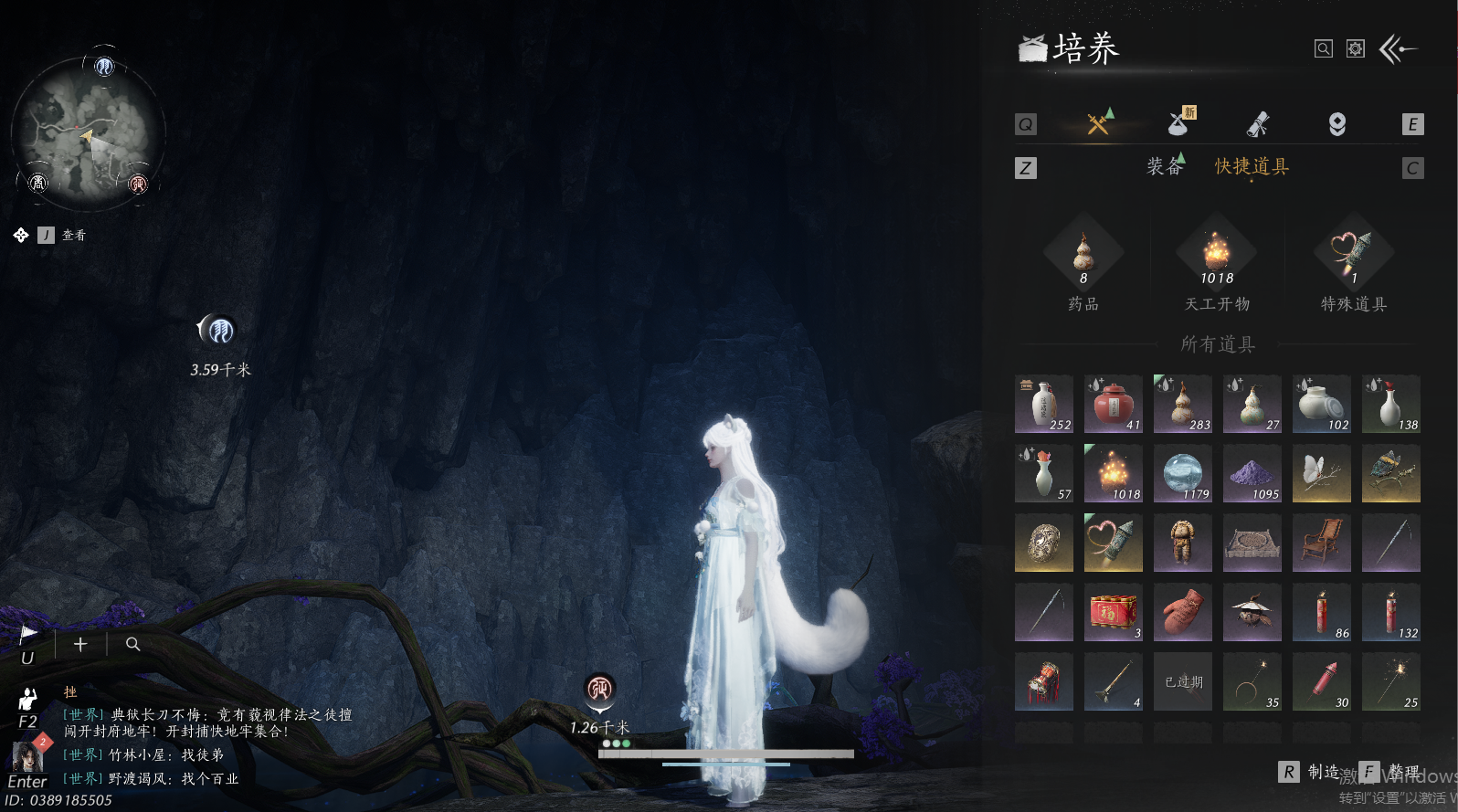This screenshot has height=812, width=1458.
Task: Switch to the crossed swords tab
Action: click(x=1098, y=123)
